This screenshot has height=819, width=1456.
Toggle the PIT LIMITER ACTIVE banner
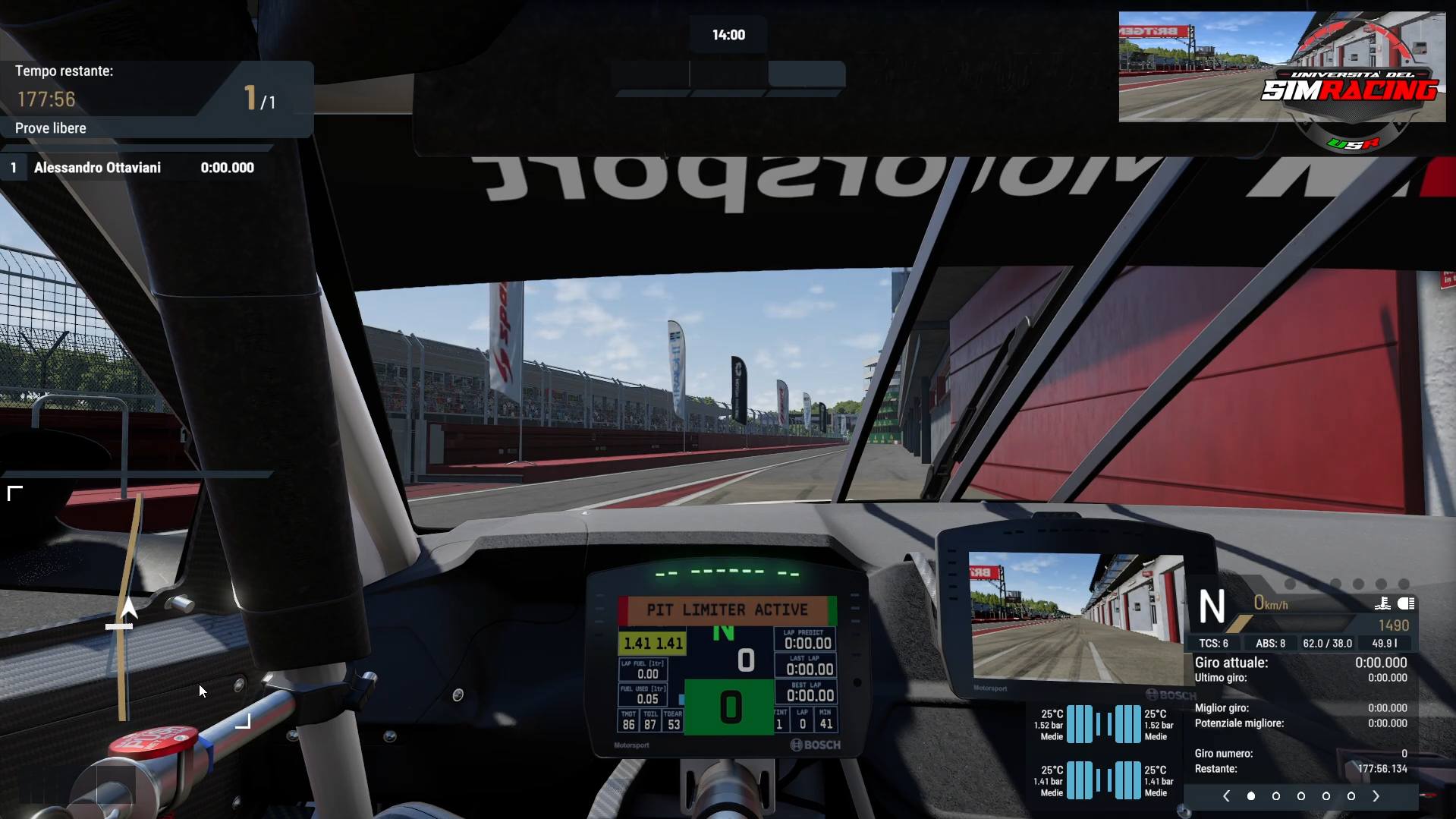(726, 610)
